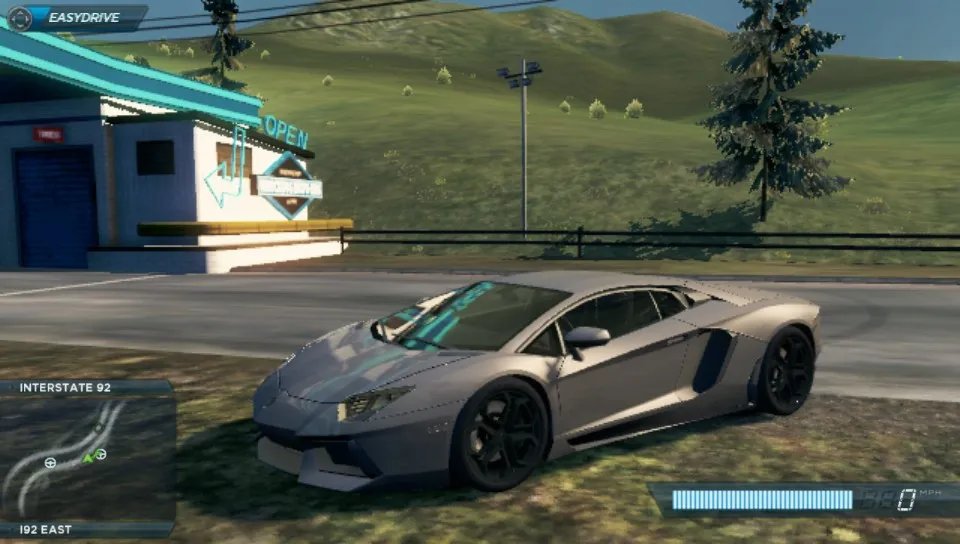Image resolution: width=960 pixels, height=544 pixels.
Task: Open the road minimap
Action: click(88, 458)
